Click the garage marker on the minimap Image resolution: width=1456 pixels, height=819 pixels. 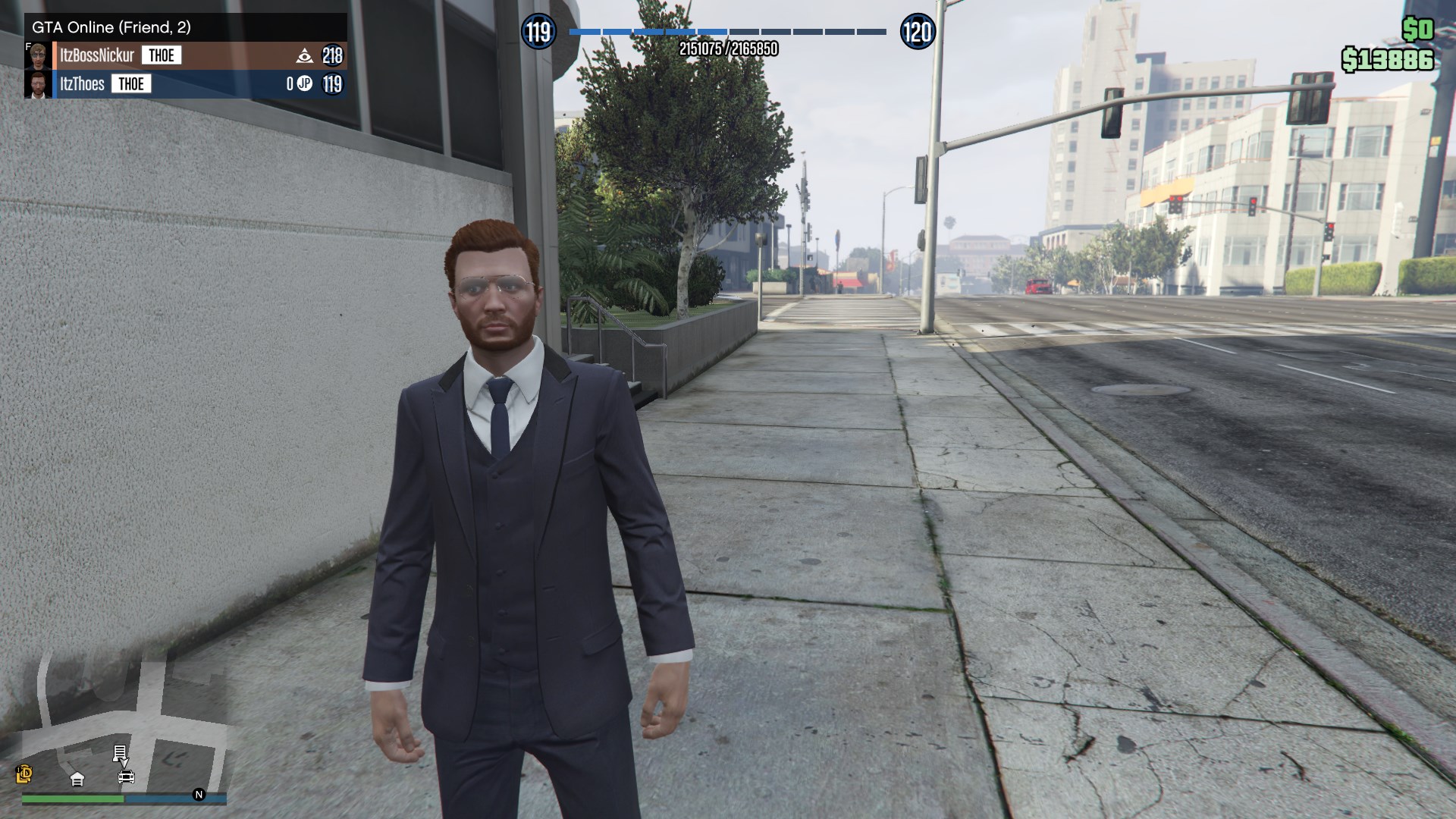tap(77, 779)
